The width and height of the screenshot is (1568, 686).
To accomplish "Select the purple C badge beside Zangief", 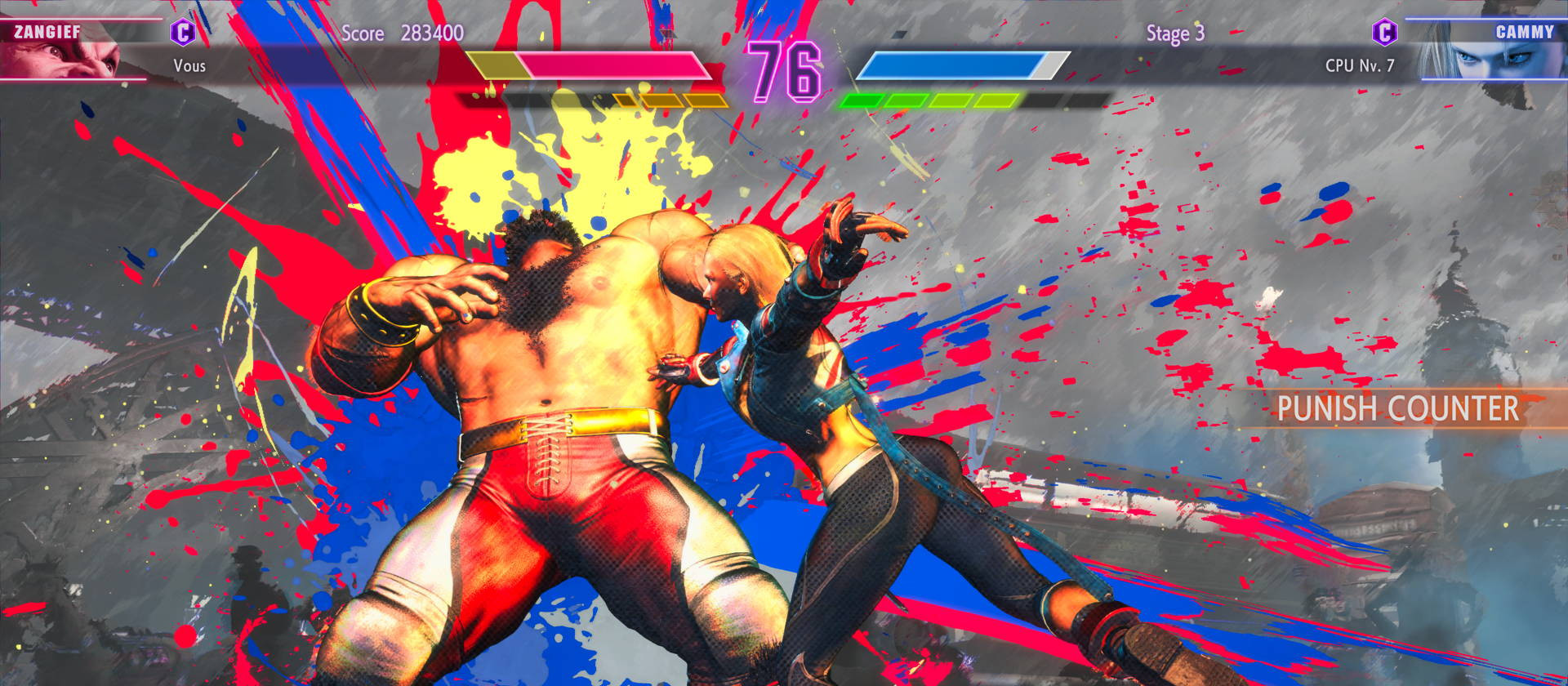I will (x=183, y=33).
